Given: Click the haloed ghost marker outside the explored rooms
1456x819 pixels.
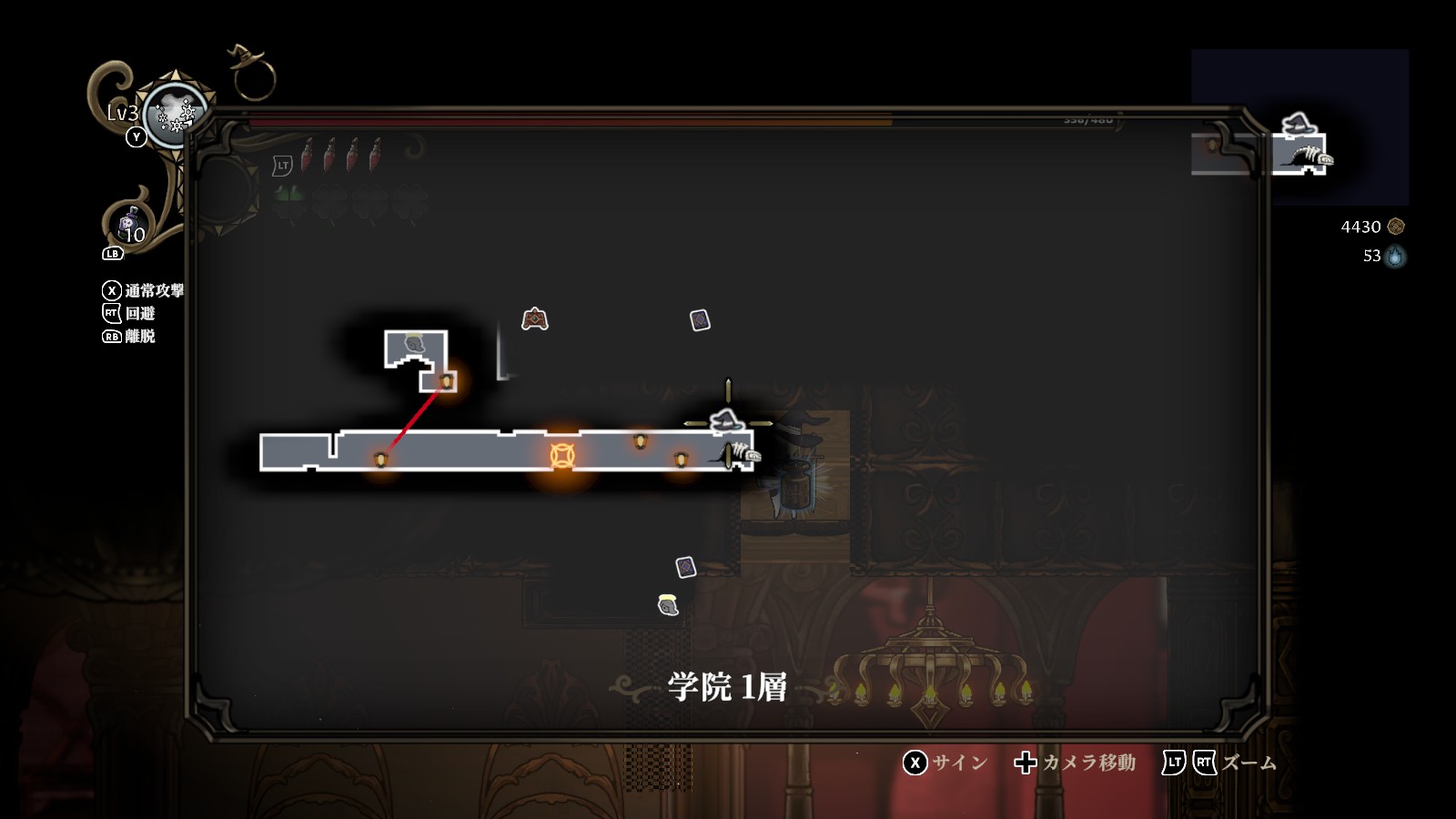Looking at the screenshot, I should coord(668,605).
